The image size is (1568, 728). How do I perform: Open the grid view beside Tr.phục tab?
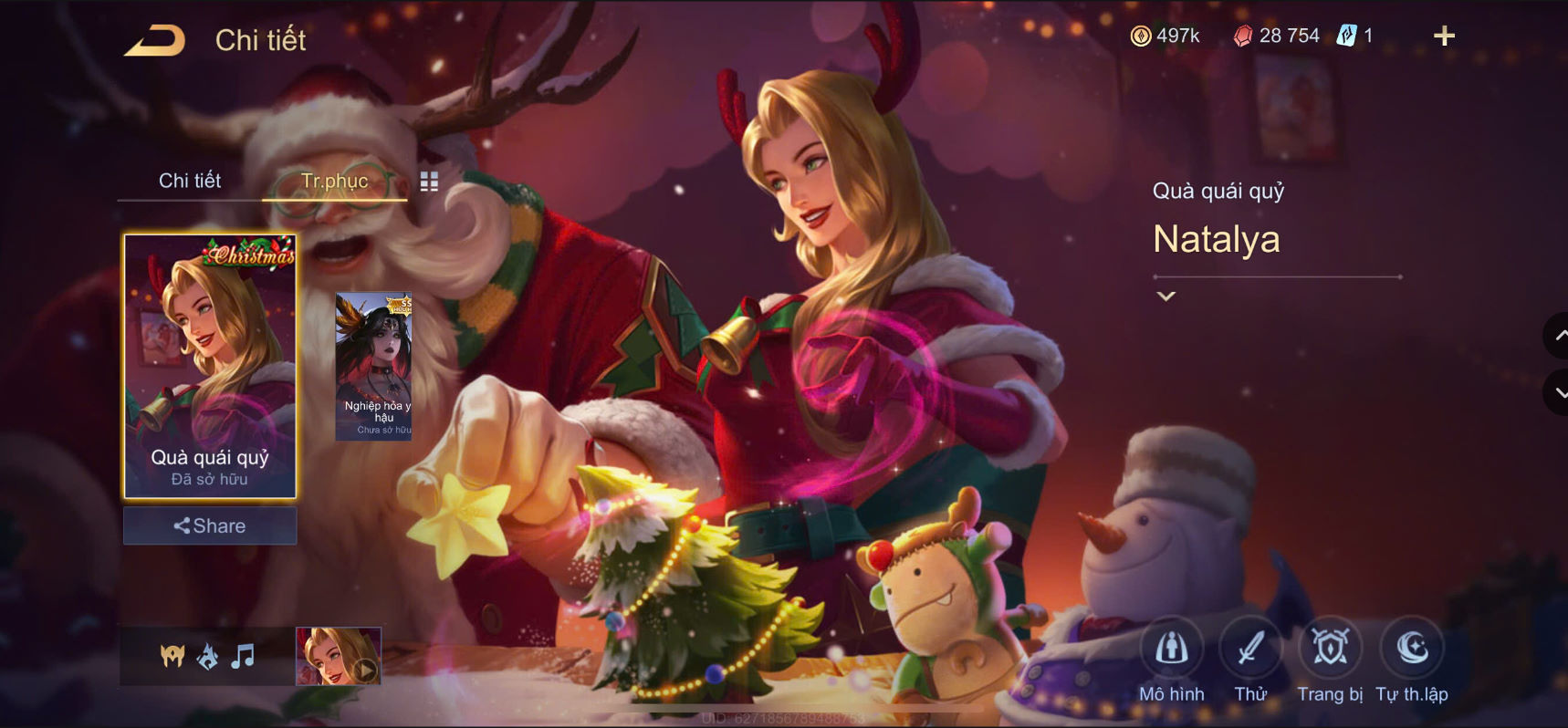[428, 181]
